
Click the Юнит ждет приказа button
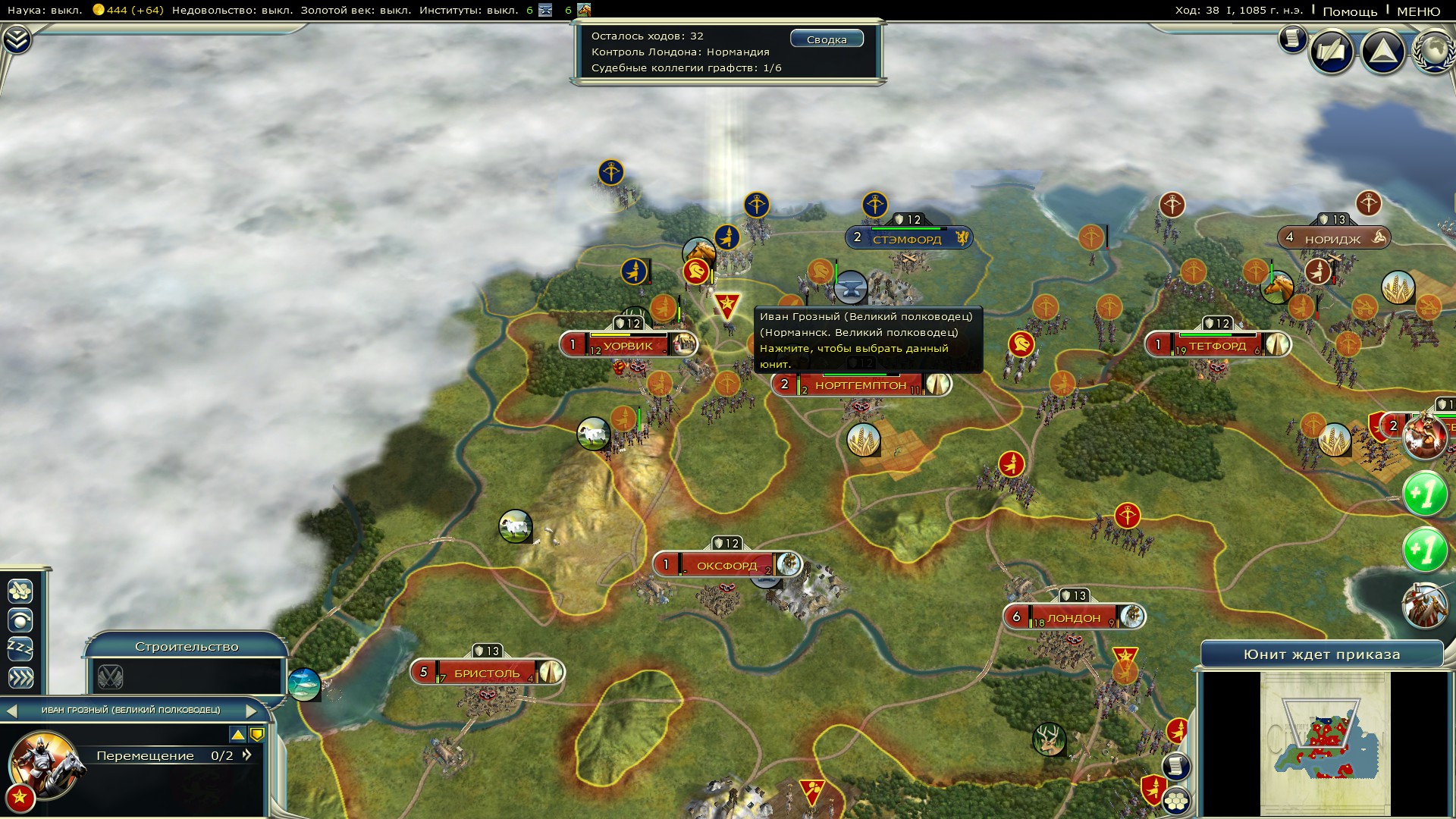coord(1321,654)
